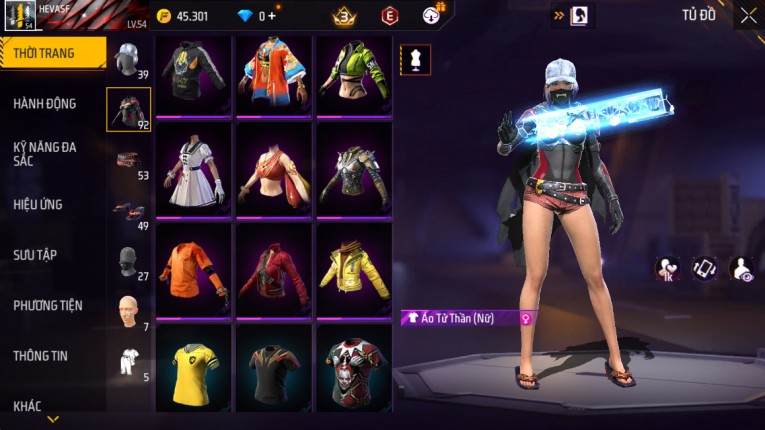This screenshot has height=430, width=765.
Task: Switch to the Sưu Tập tab
Action: [x=35, y=255]
